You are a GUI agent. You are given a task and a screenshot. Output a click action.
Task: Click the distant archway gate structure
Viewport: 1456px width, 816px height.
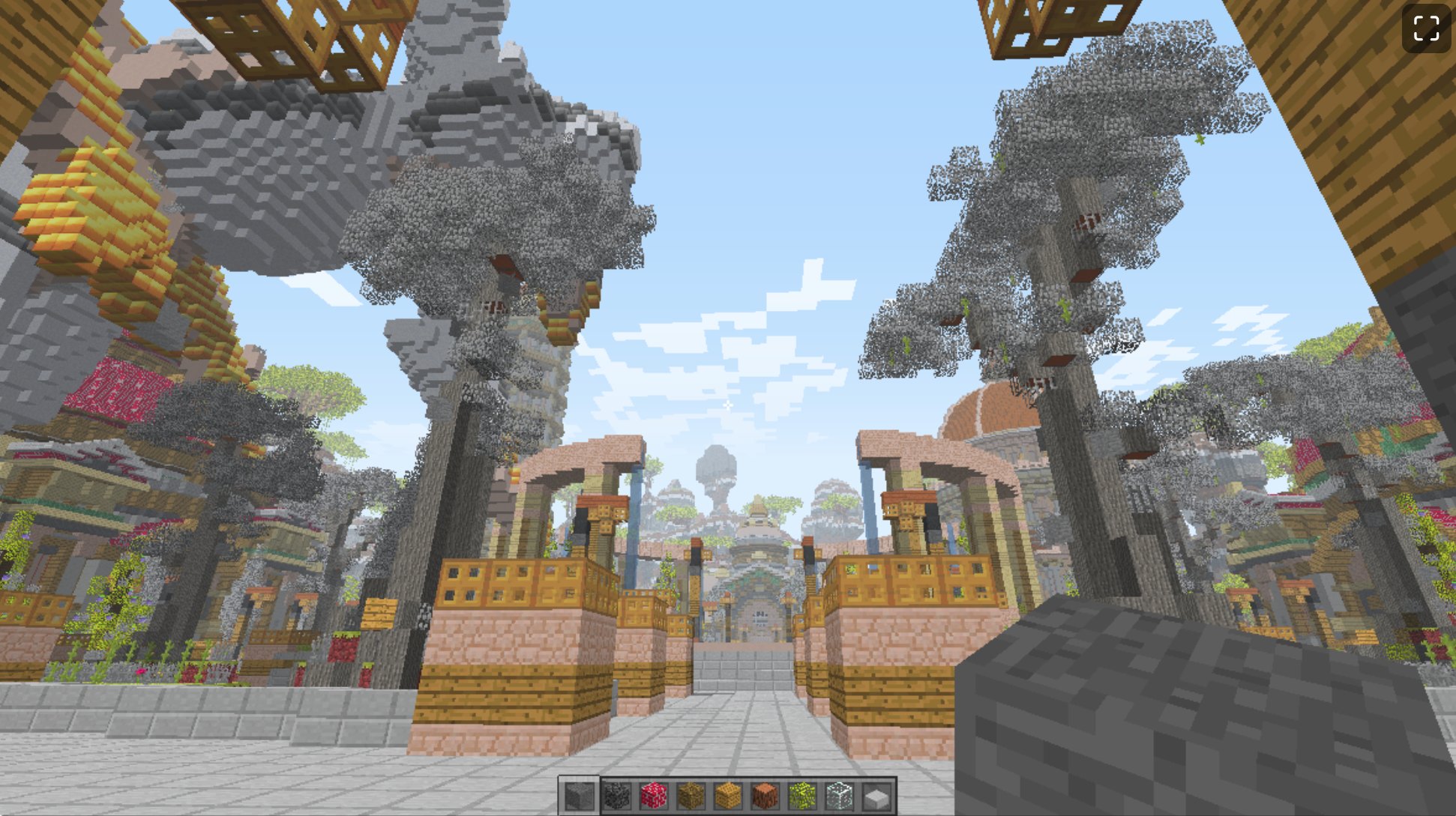coord(757,607)
